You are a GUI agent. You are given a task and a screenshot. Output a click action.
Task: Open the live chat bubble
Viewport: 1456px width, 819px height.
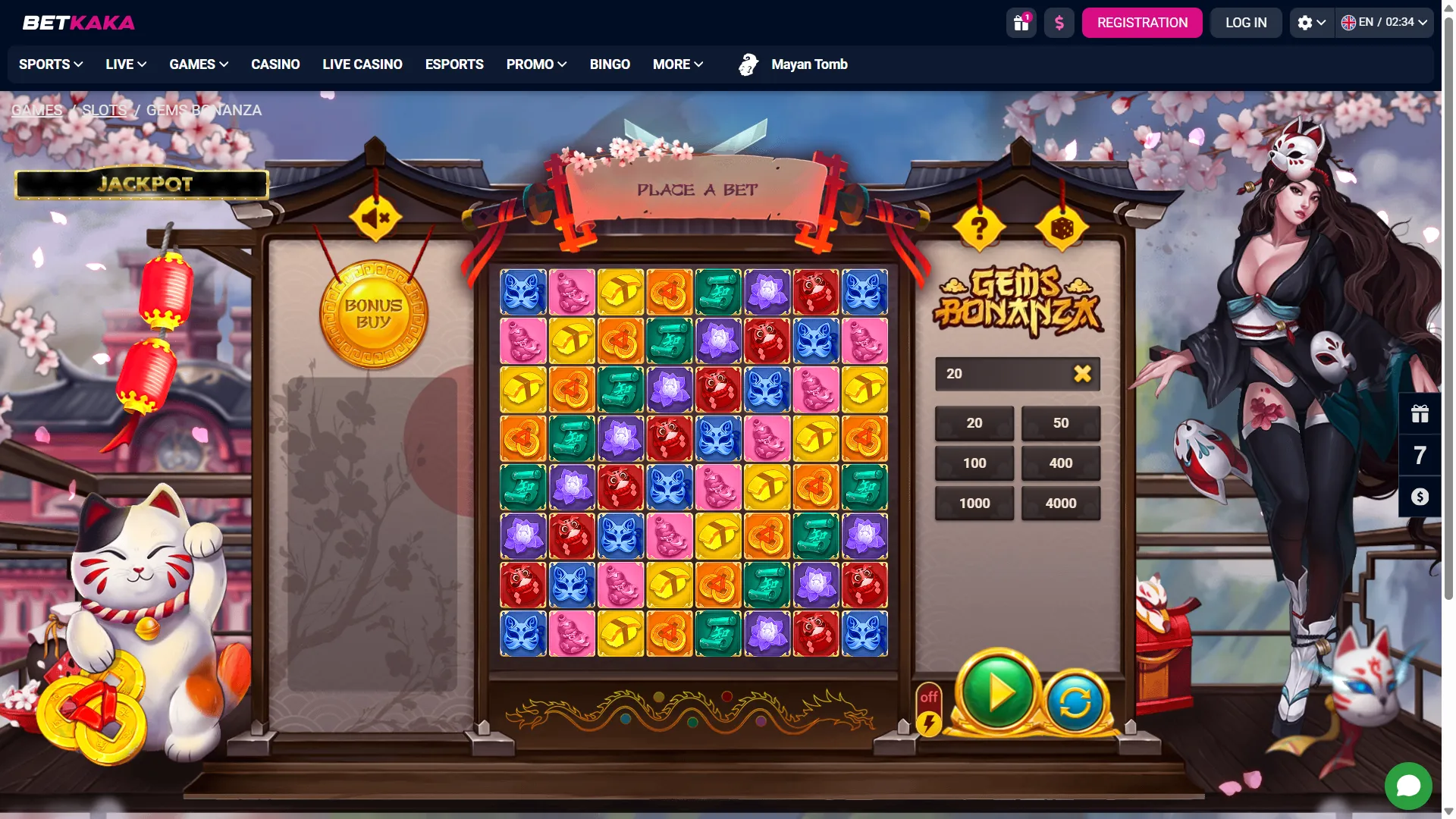click(x=1409, y=786)
